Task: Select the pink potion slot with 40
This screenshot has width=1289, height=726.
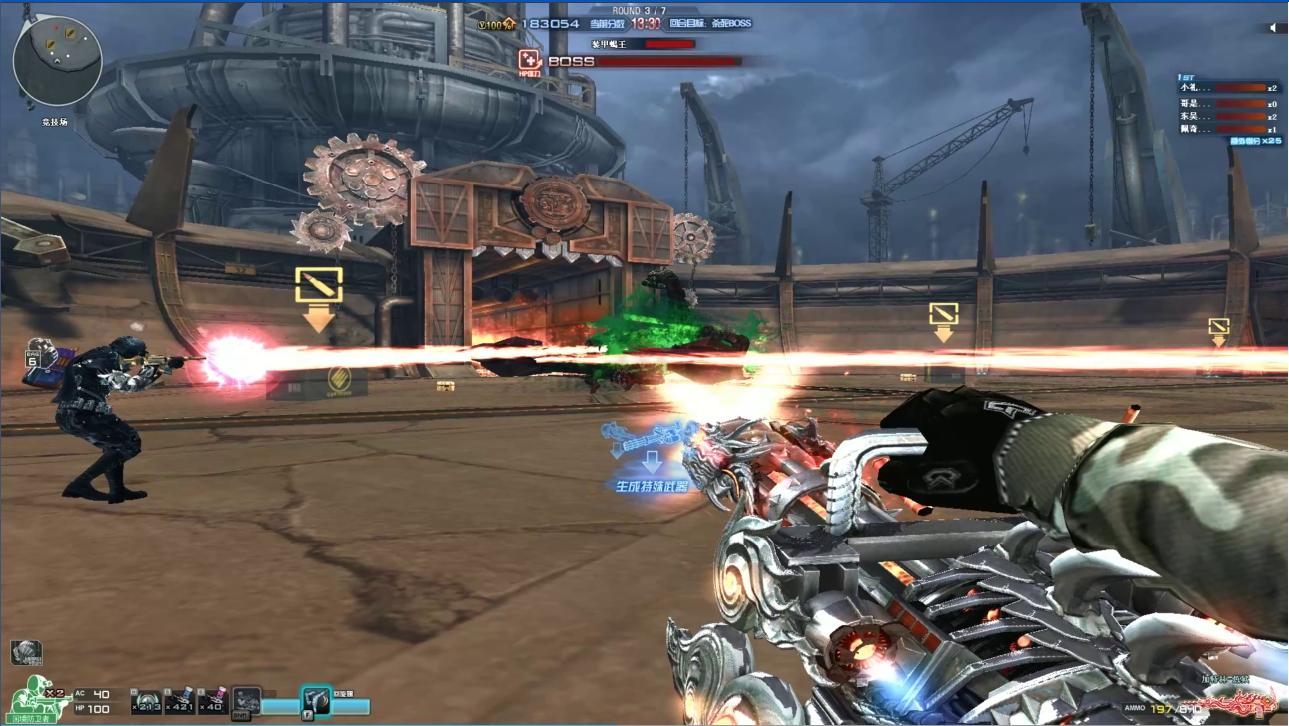Action: point(213,701)
